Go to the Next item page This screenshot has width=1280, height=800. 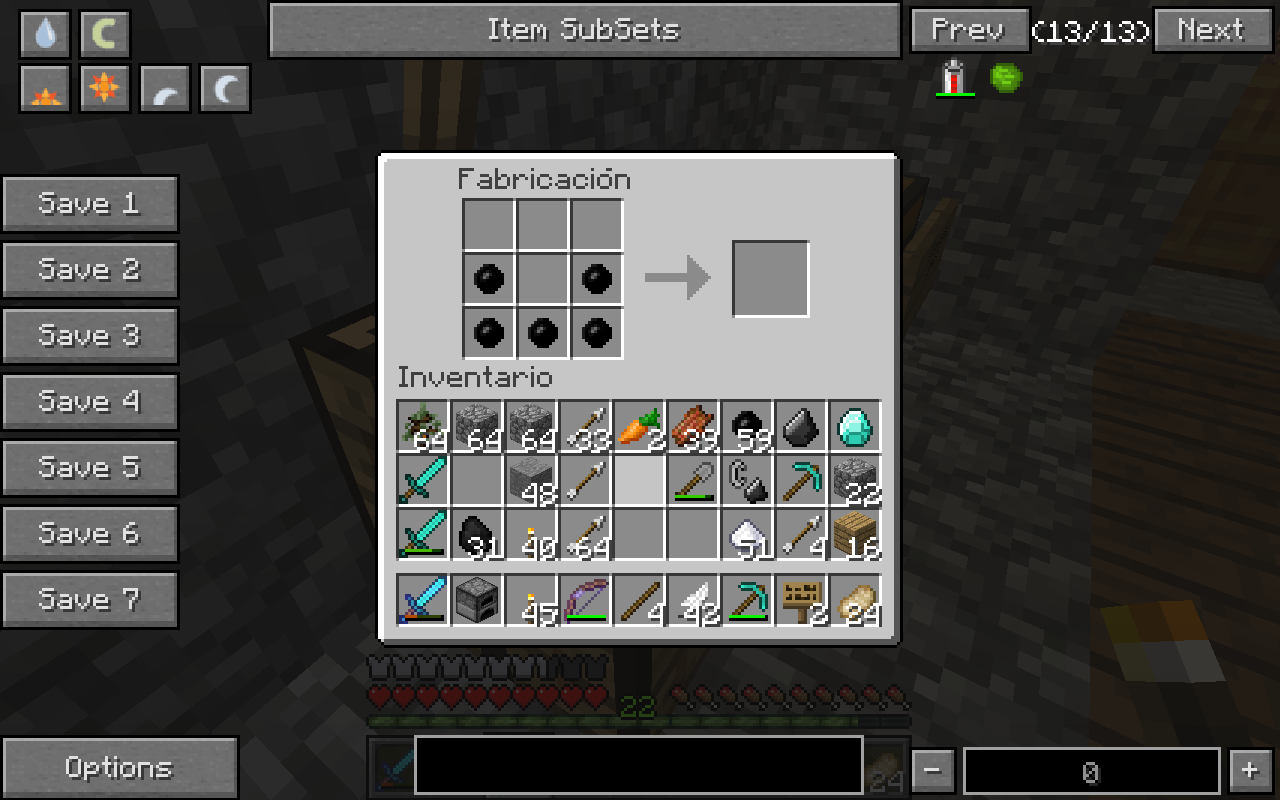(x=1213, y=30)
